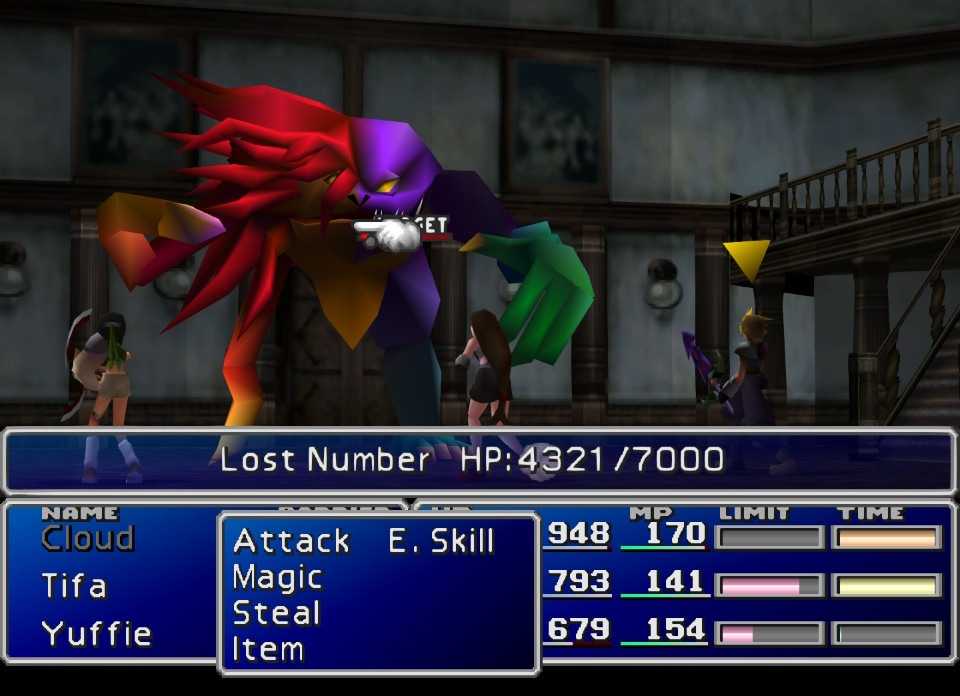Select Yuffie in the party list
This screenshot has width=960, height=696.
[96, 633]
